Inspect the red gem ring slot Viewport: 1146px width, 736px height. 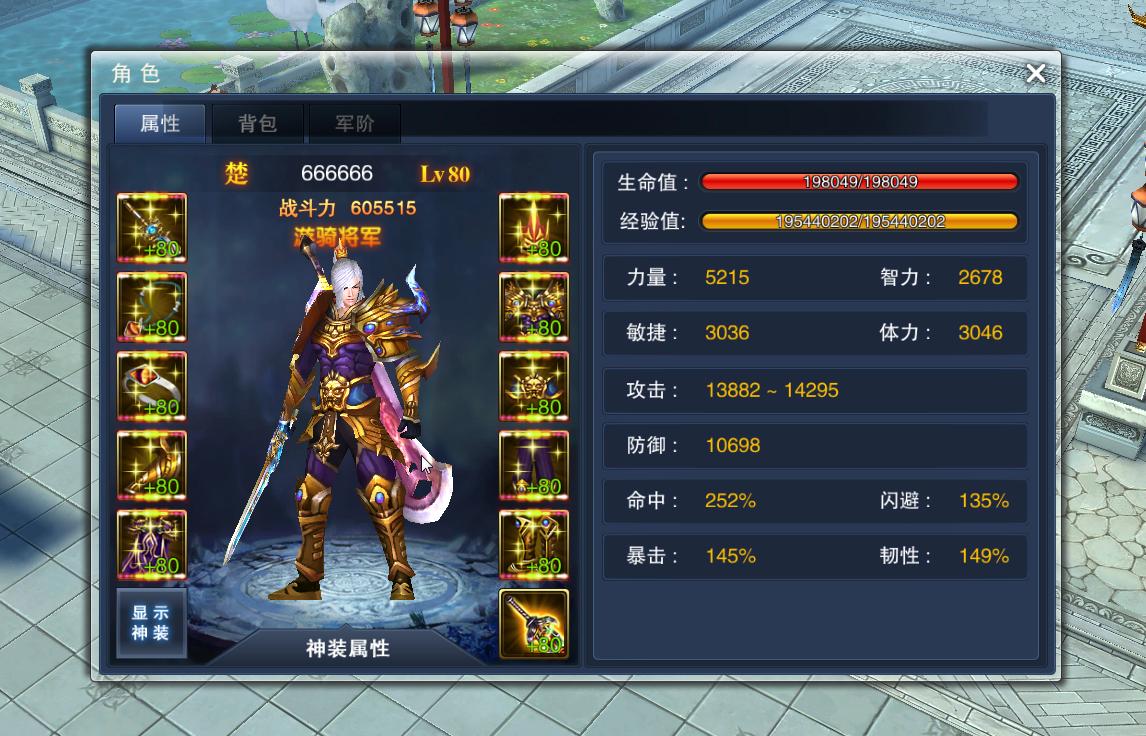(152, 386)
